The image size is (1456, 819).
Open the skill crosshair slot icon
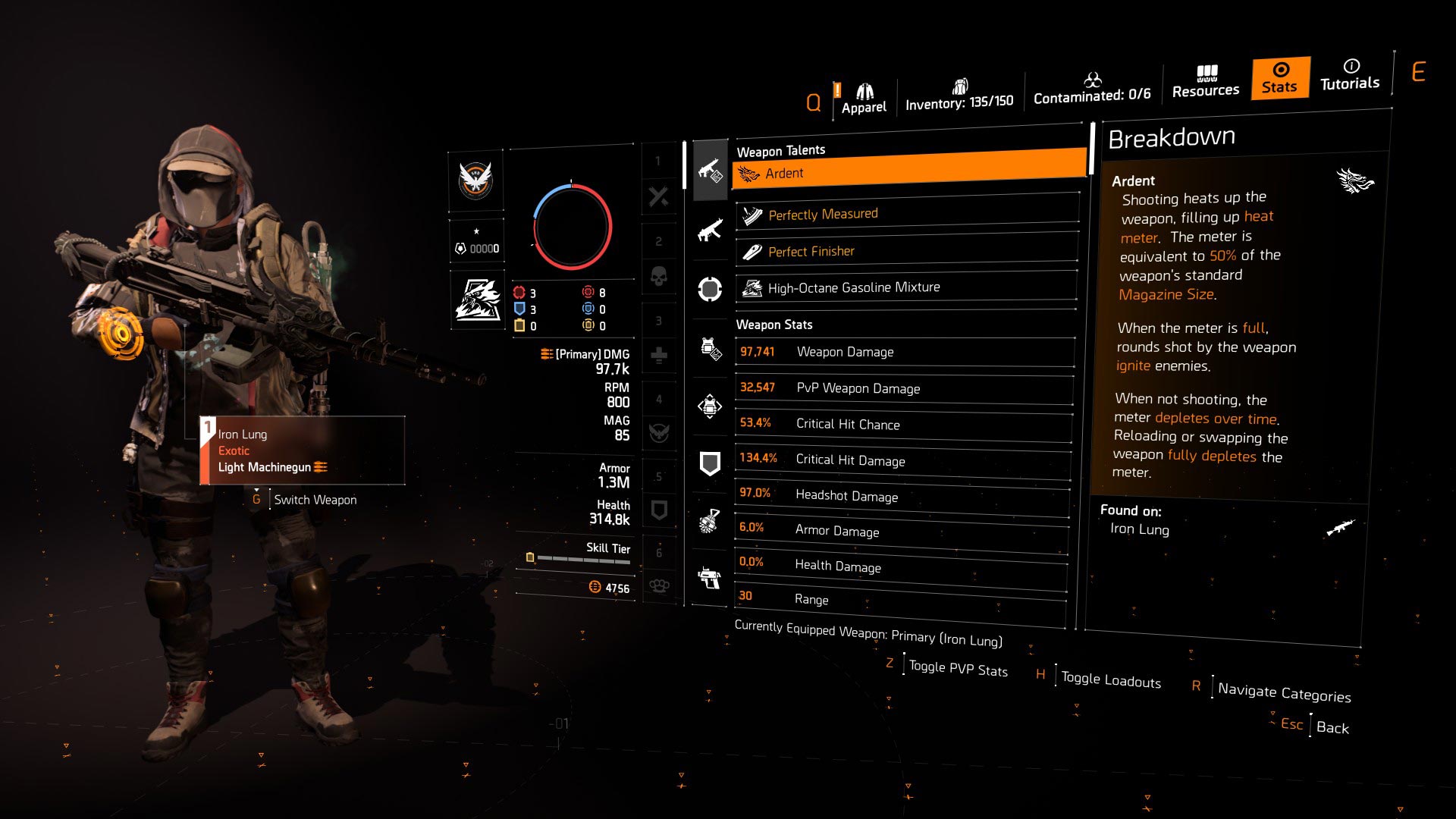click(710, 289)
